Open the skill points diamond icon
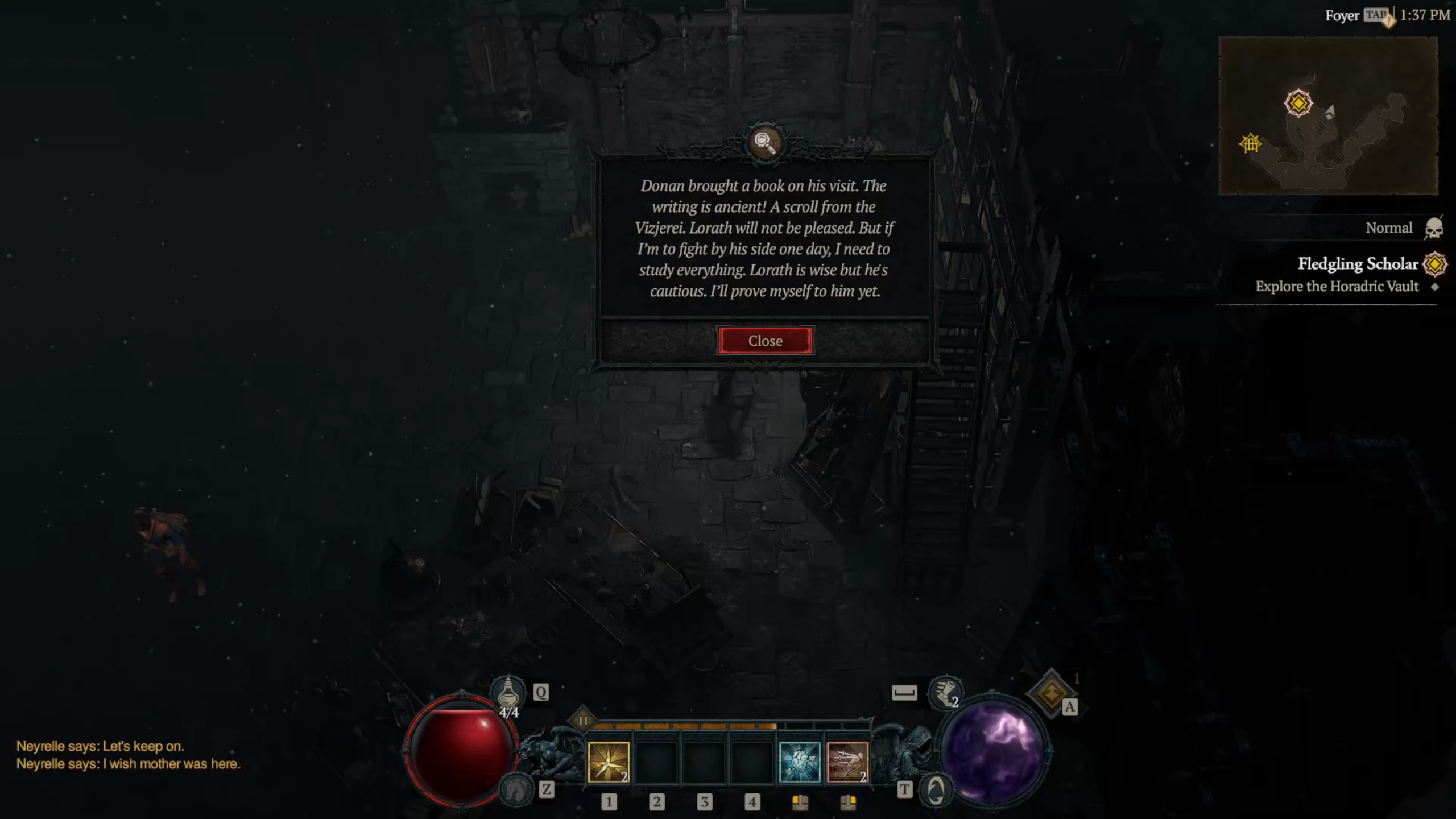Image resolution: width=1456 pixels, height=819 pixels. tap(1052, 693)
